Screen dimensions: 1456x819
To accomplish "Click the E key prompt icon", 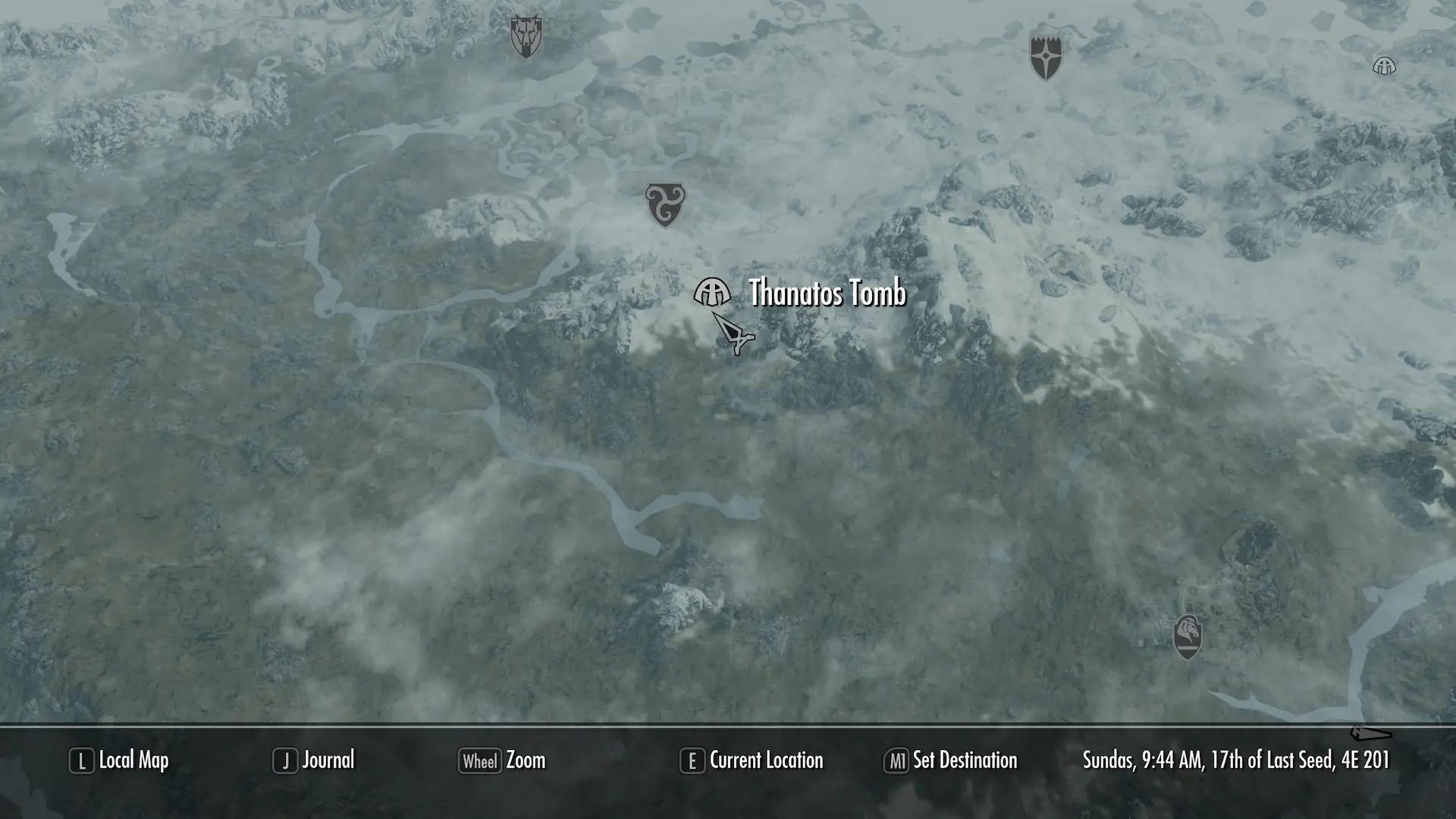I will (692, 761).
